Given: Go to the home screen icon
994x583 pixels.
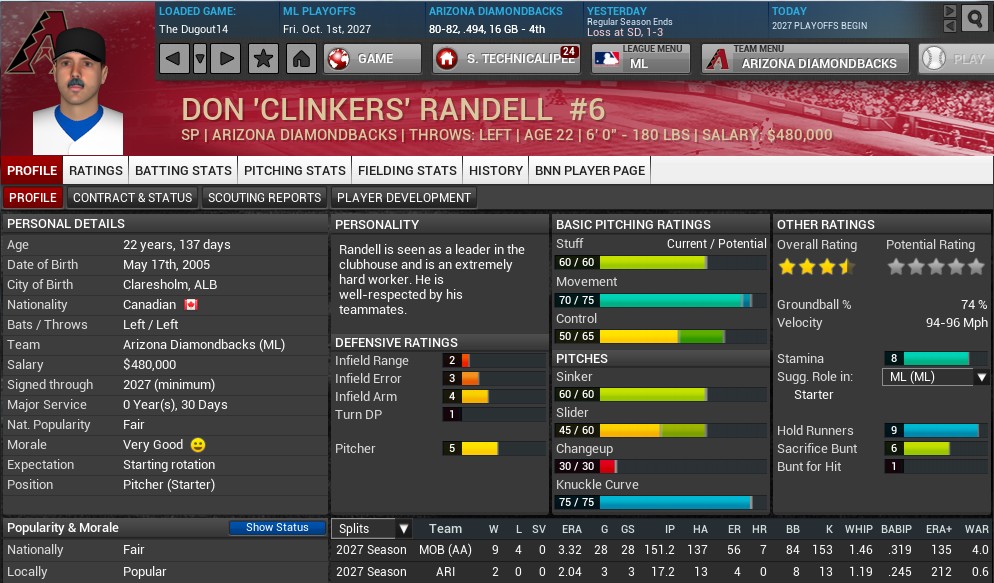Looking at the screenshot, I should pyautogui.click(x=300, y=59).
